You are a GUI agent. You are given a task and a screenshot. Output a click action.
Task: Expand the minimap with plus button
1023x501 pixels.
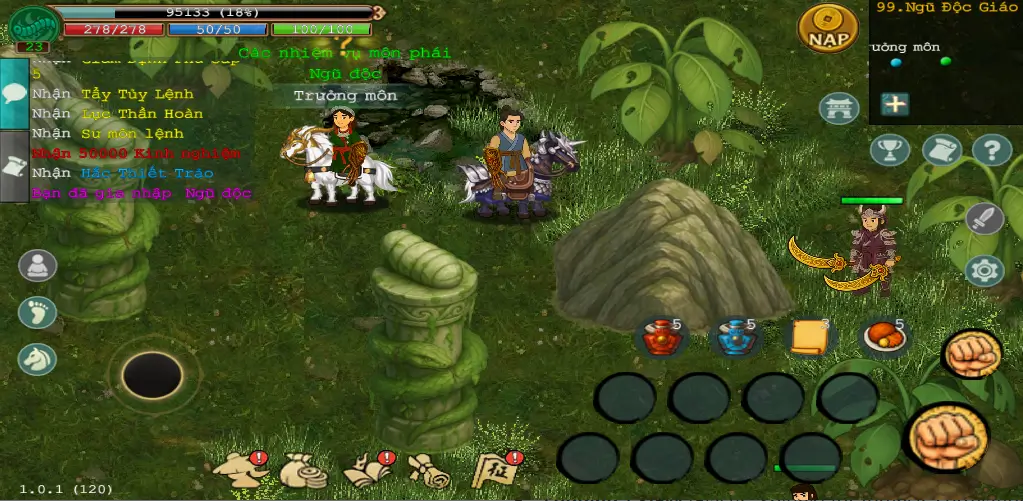(x=894, y=104)
